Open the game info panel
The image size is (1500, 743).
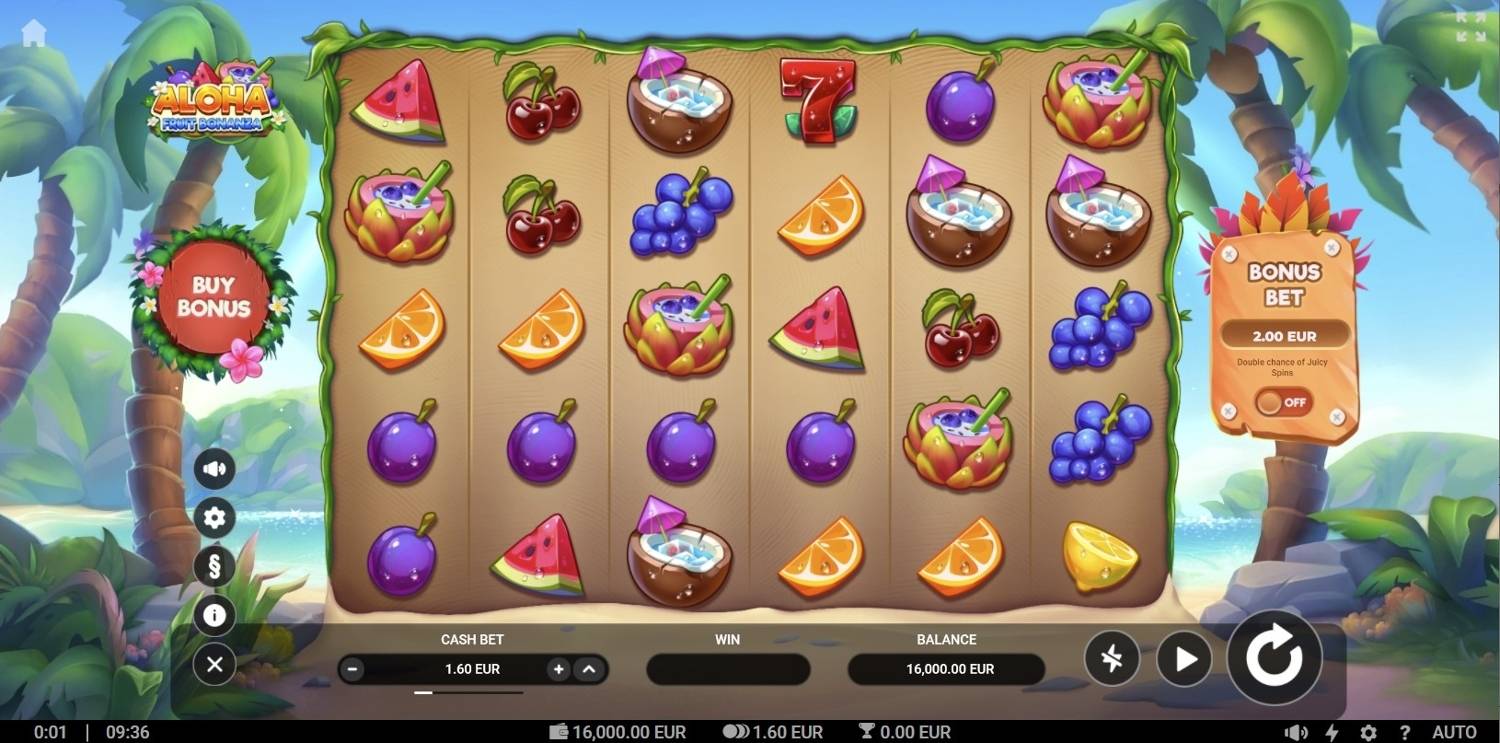(x=214, y=615)
